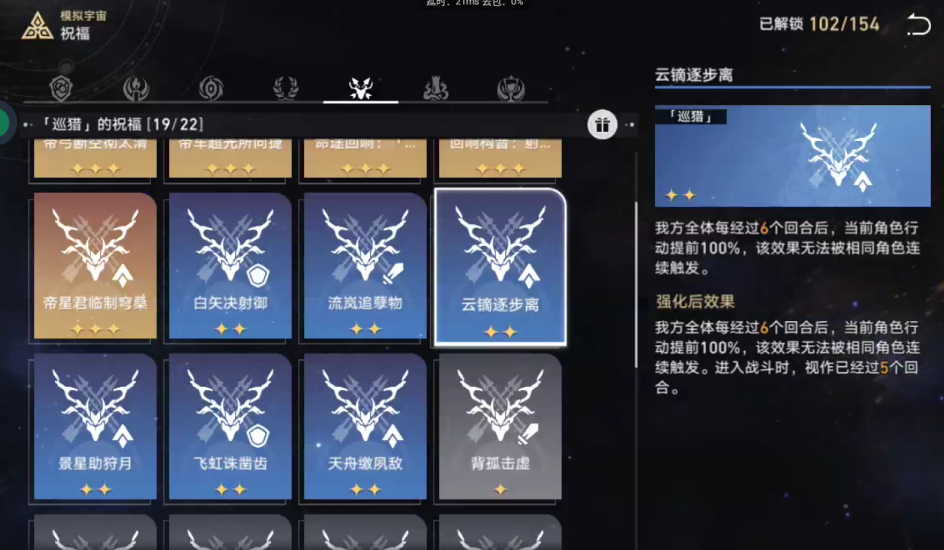Show the laurel-wreath emblem path tab
944x550 pixels.
coord(286,89)
